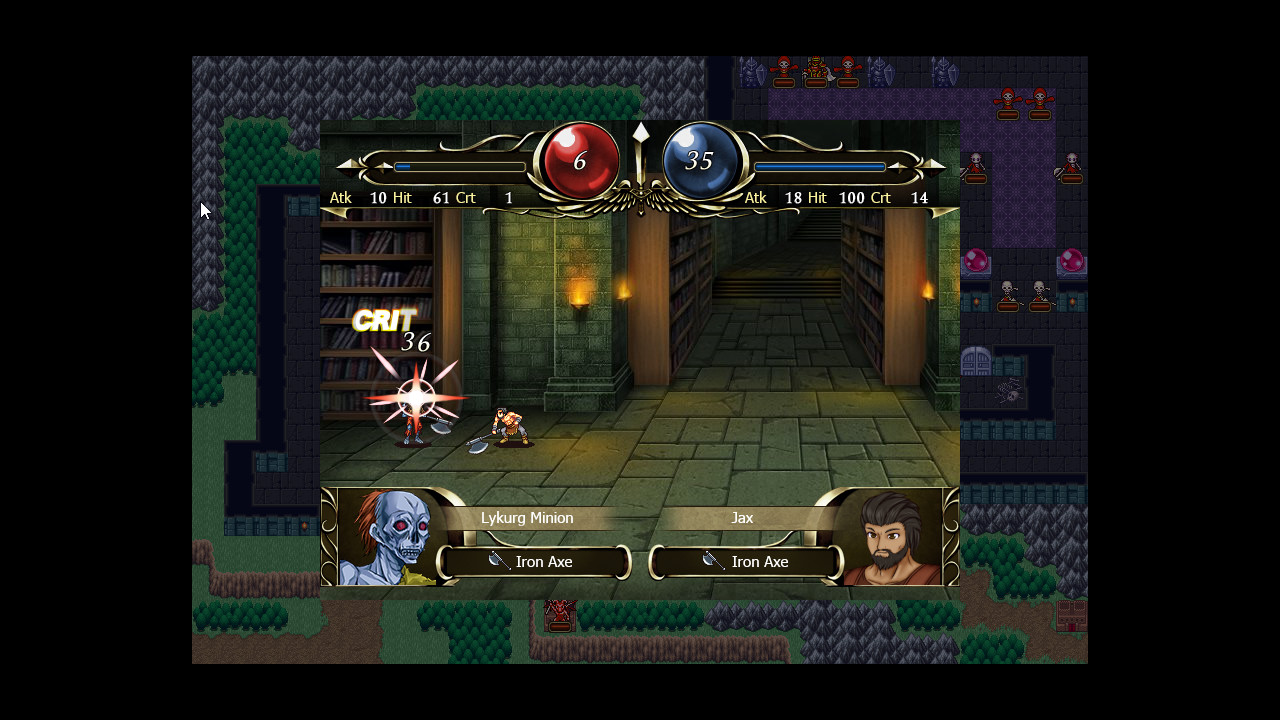Click Jax's blue health bar

(x=818, y=166)
